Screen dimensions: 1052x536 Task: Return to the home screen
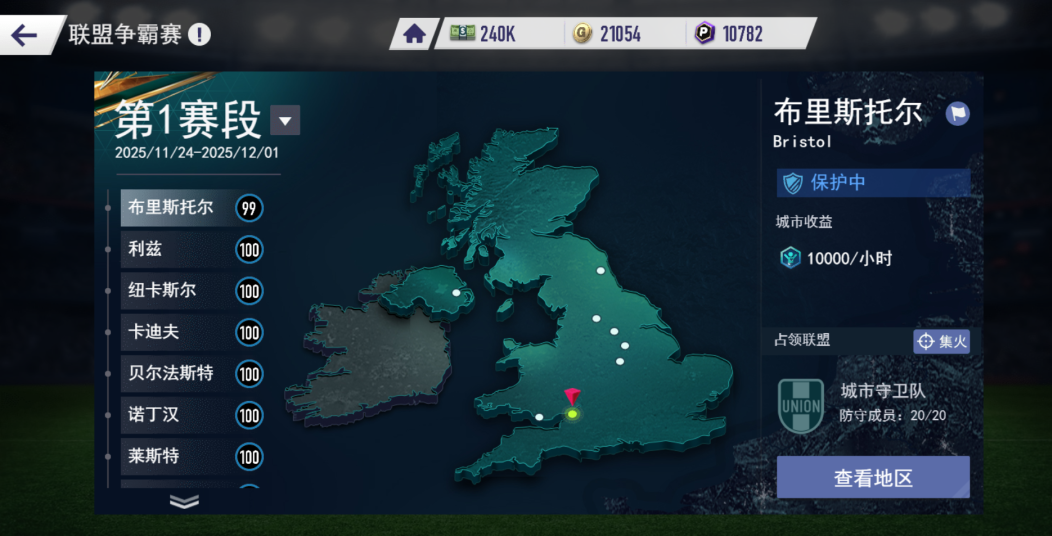pyautogui.click(x=414, y=34)
